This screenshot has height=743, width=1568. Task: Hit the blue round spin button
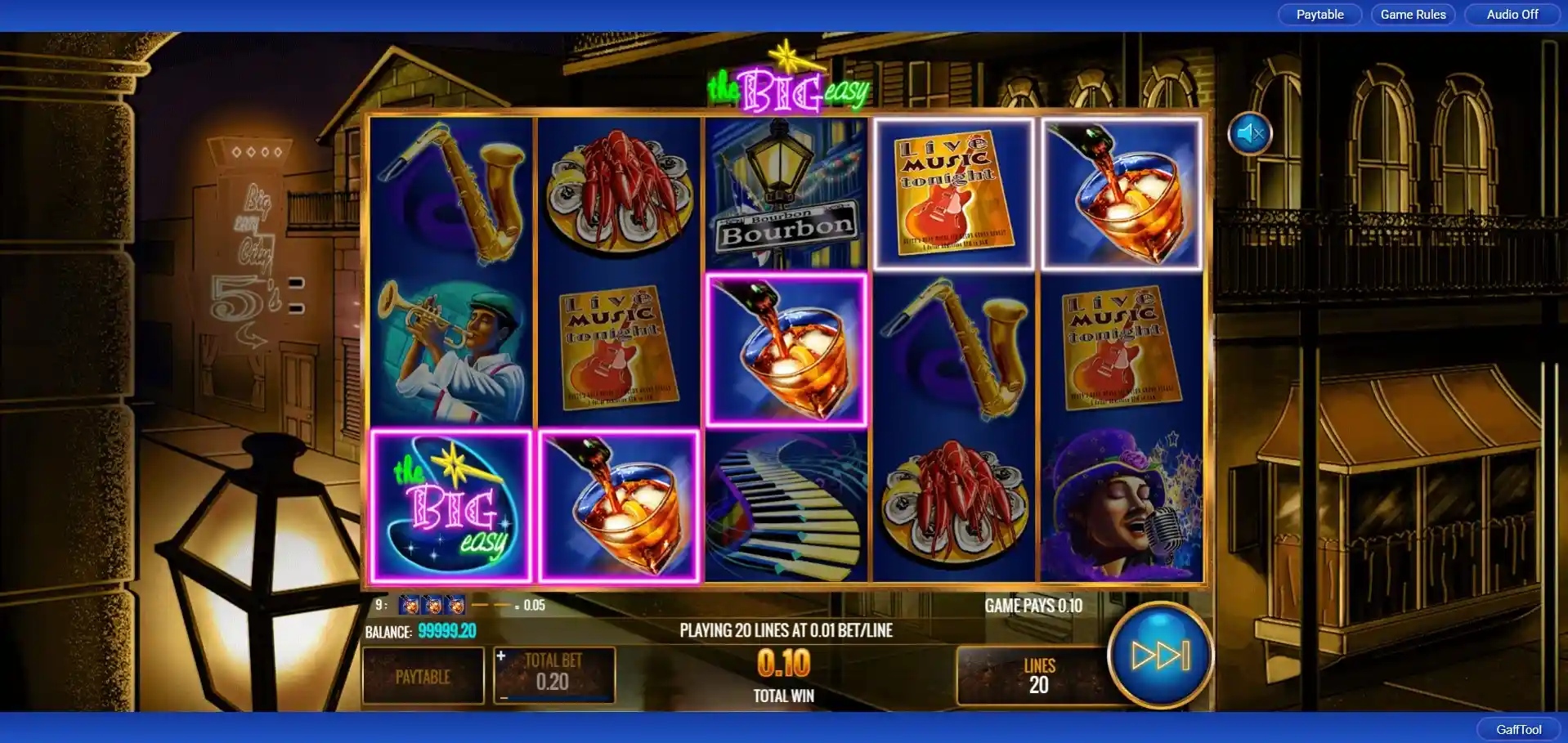click(1159, 655)
